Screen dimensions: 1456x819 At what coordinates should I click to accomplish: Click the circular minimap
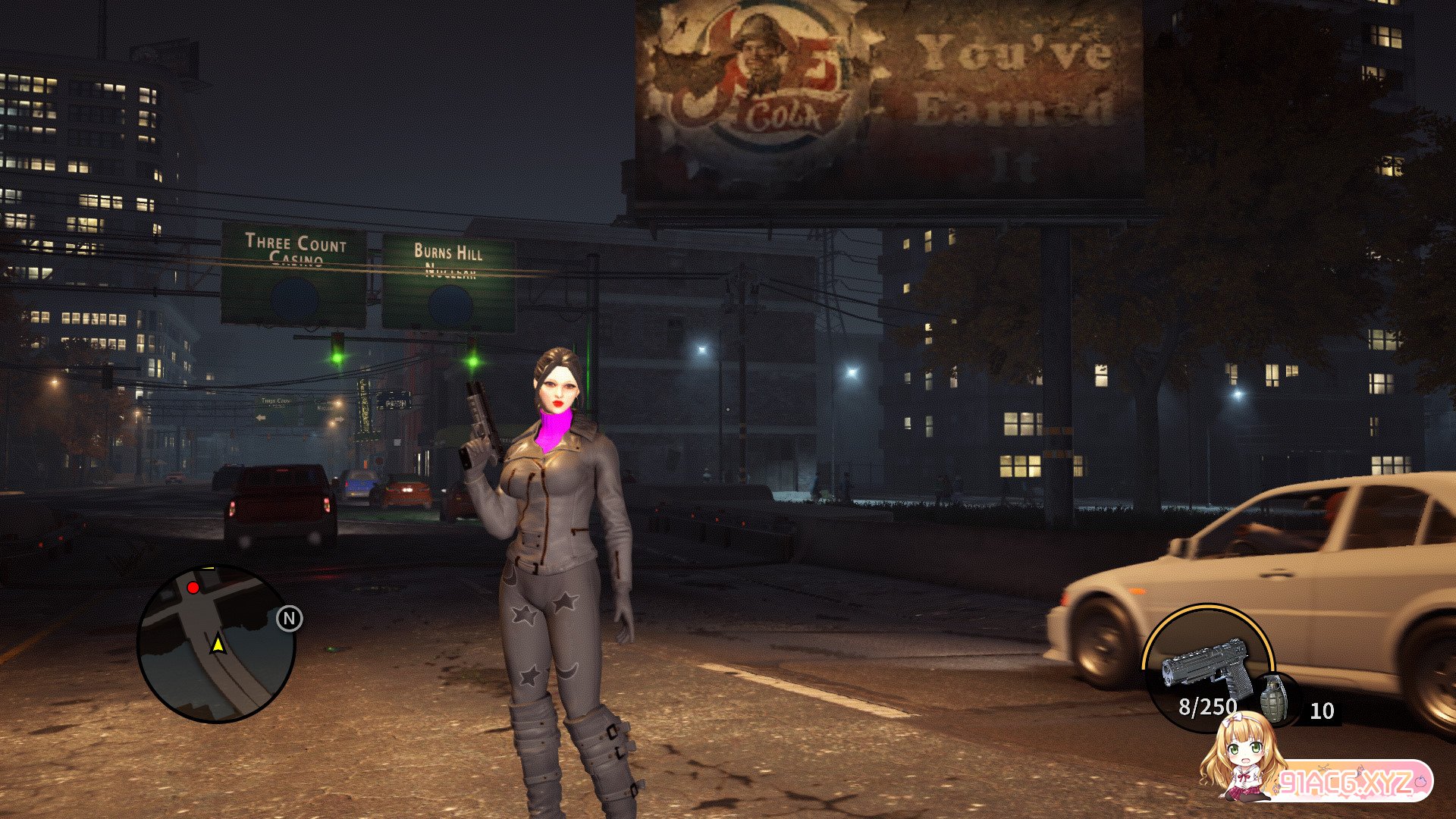coord(216,644)
